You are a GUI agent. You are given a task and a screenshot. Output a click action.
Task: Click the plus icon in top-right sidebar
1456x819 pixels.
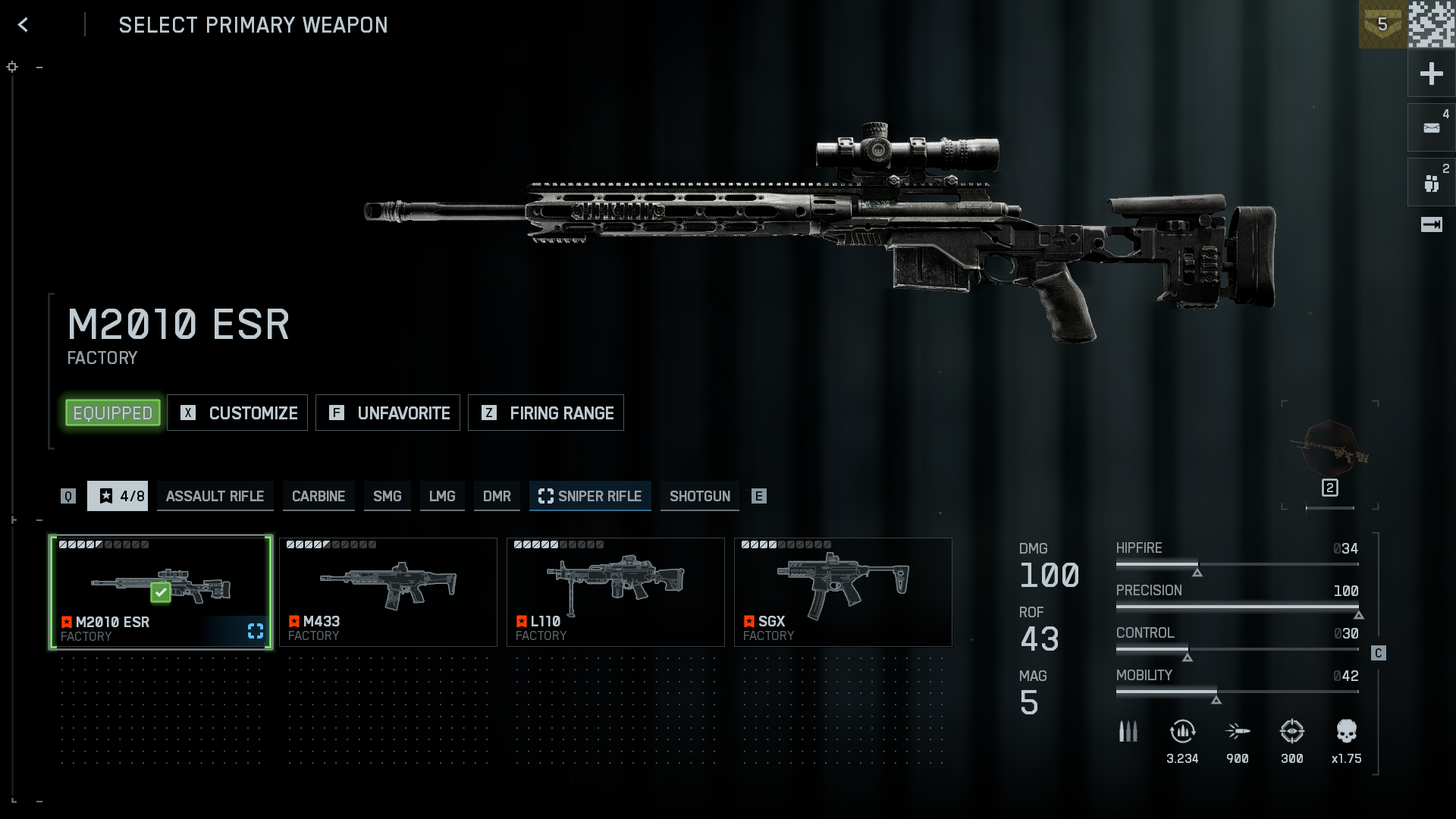(1431, 74)
